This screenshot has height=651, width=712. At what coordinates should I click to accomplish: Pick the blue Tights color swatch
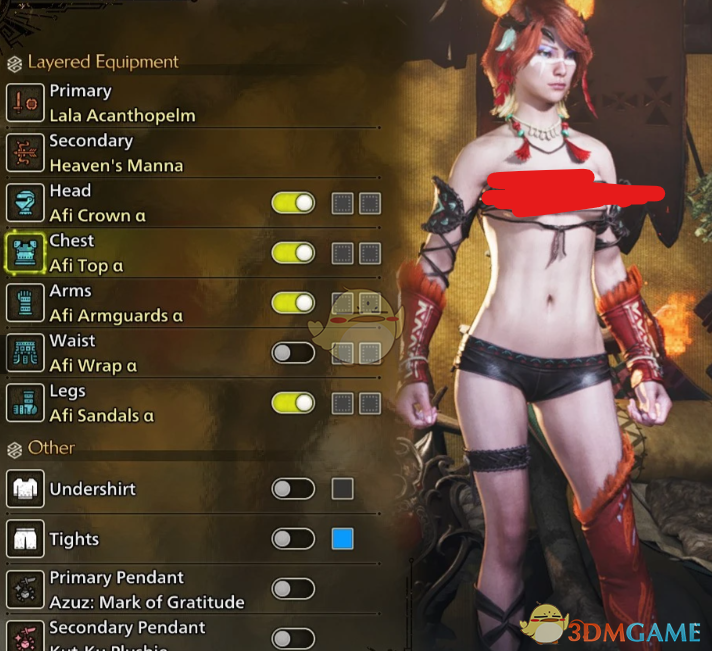[x=342, y=539]
